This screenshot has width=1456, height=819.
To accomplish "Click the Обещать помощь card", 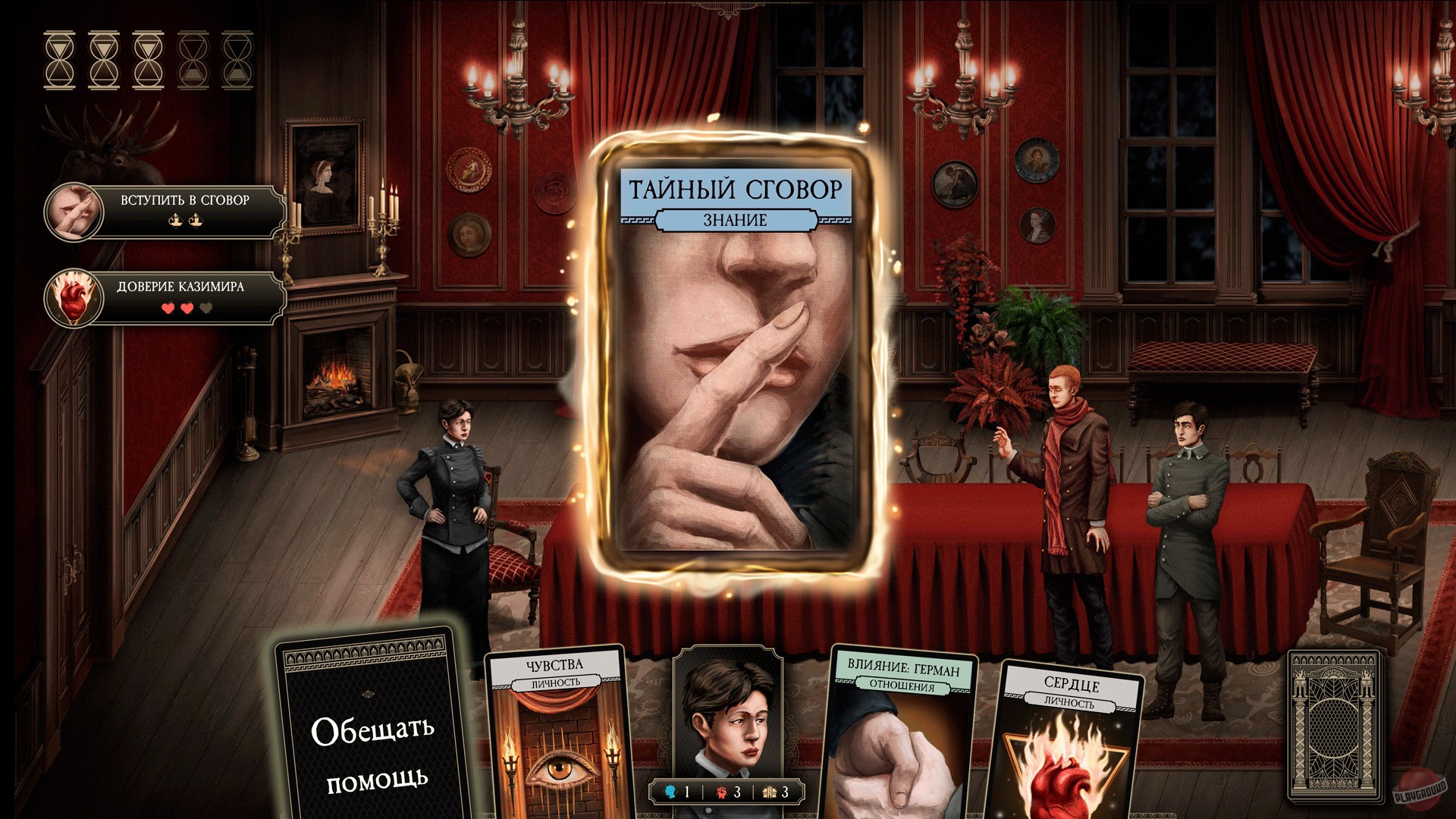I will pyautogui.click(x=369, y=751).
